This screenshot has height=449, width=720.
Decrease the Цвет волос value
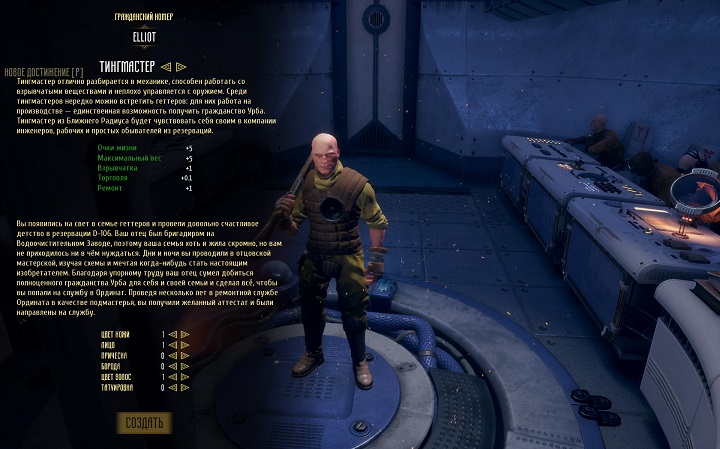172,378
